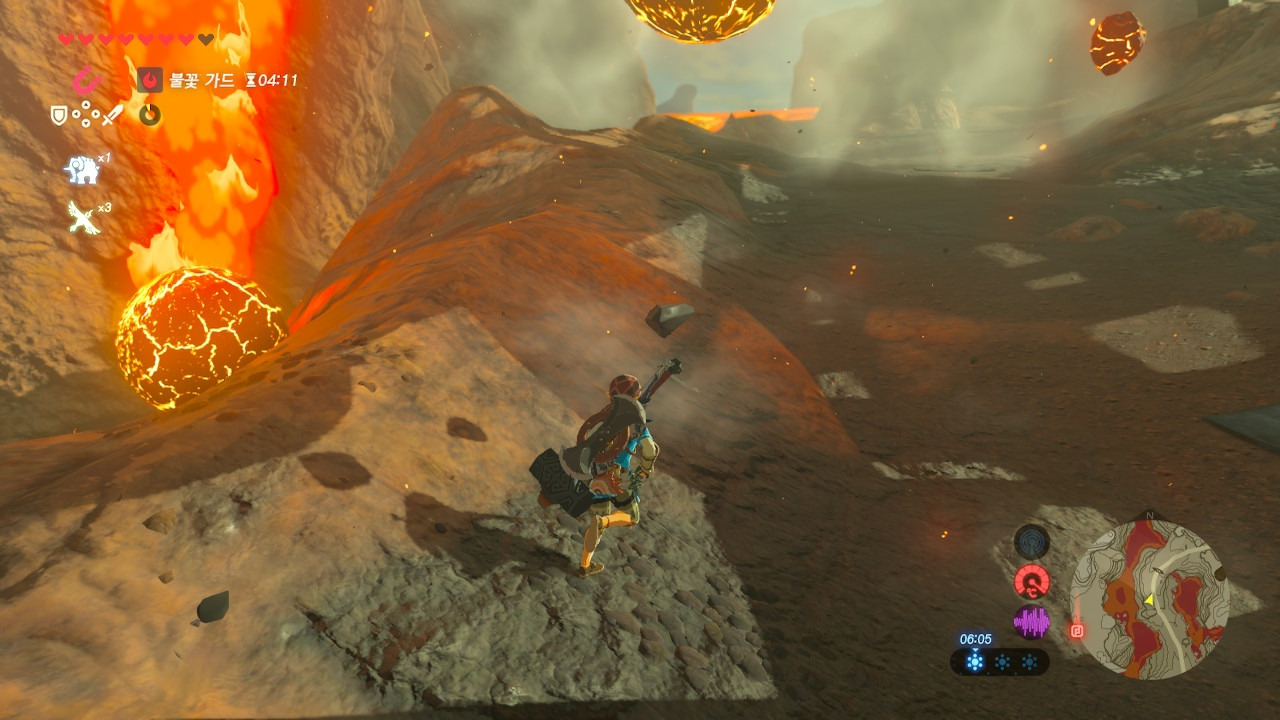Select the Magnesis rune icon
Viewport: 1280px width, 720px height.
pos(88,80)
